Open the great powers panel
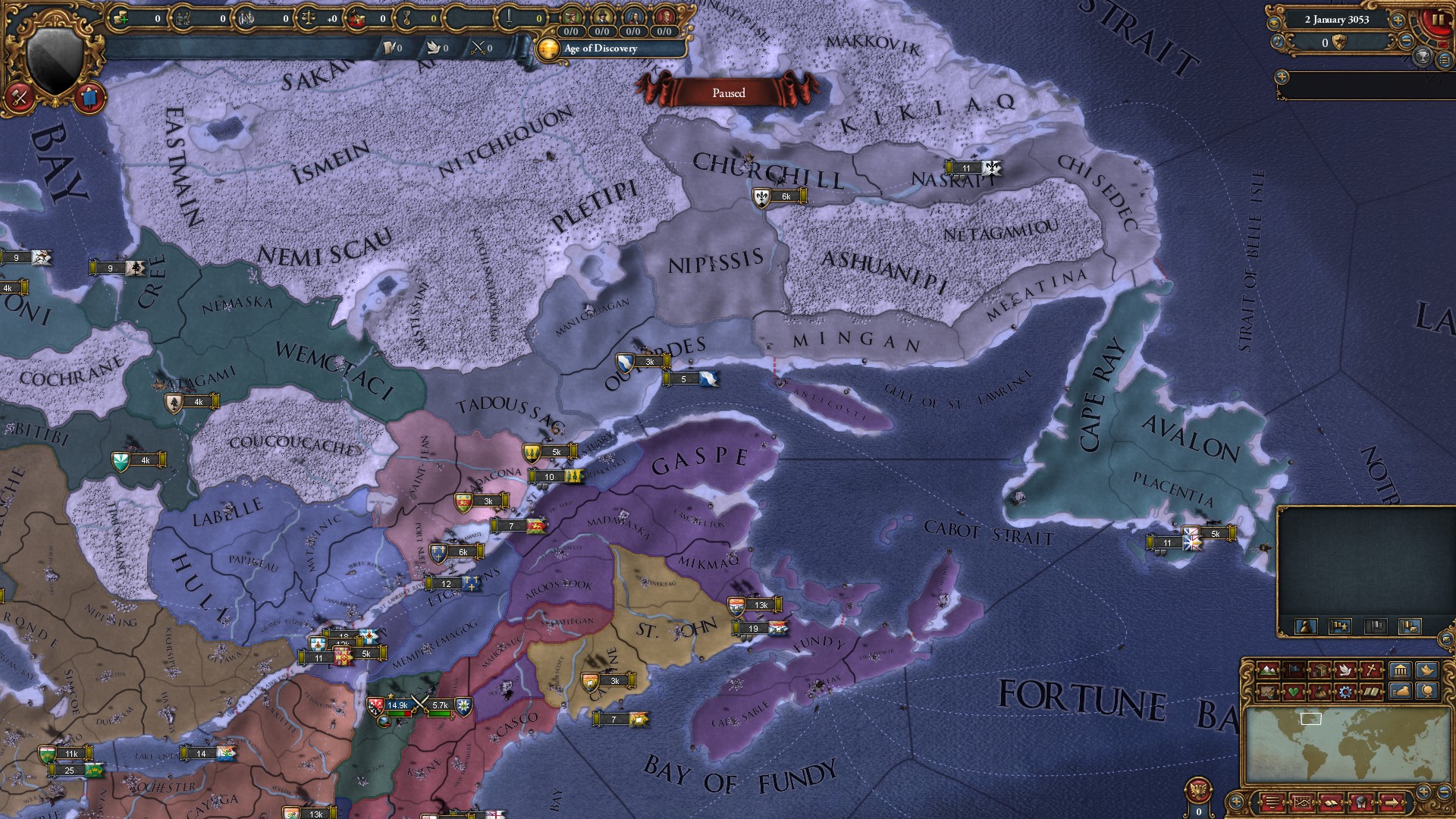 coord(1401,671)
